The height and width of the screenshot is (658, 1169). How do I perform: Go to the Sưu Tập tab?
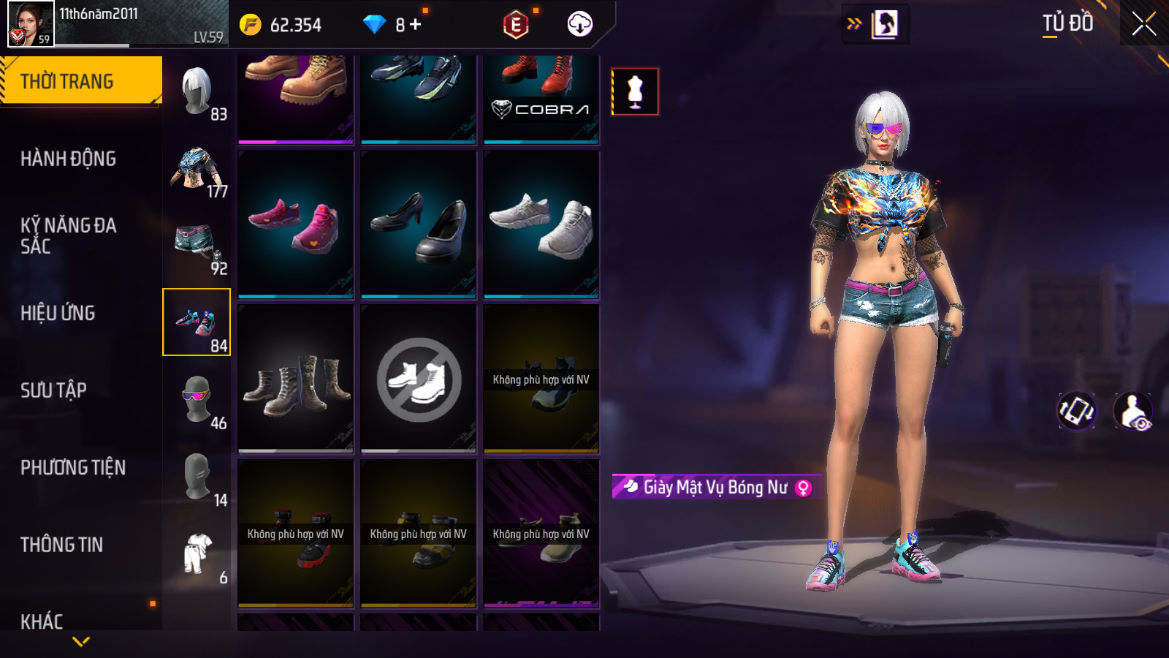(x=54, y=390)
